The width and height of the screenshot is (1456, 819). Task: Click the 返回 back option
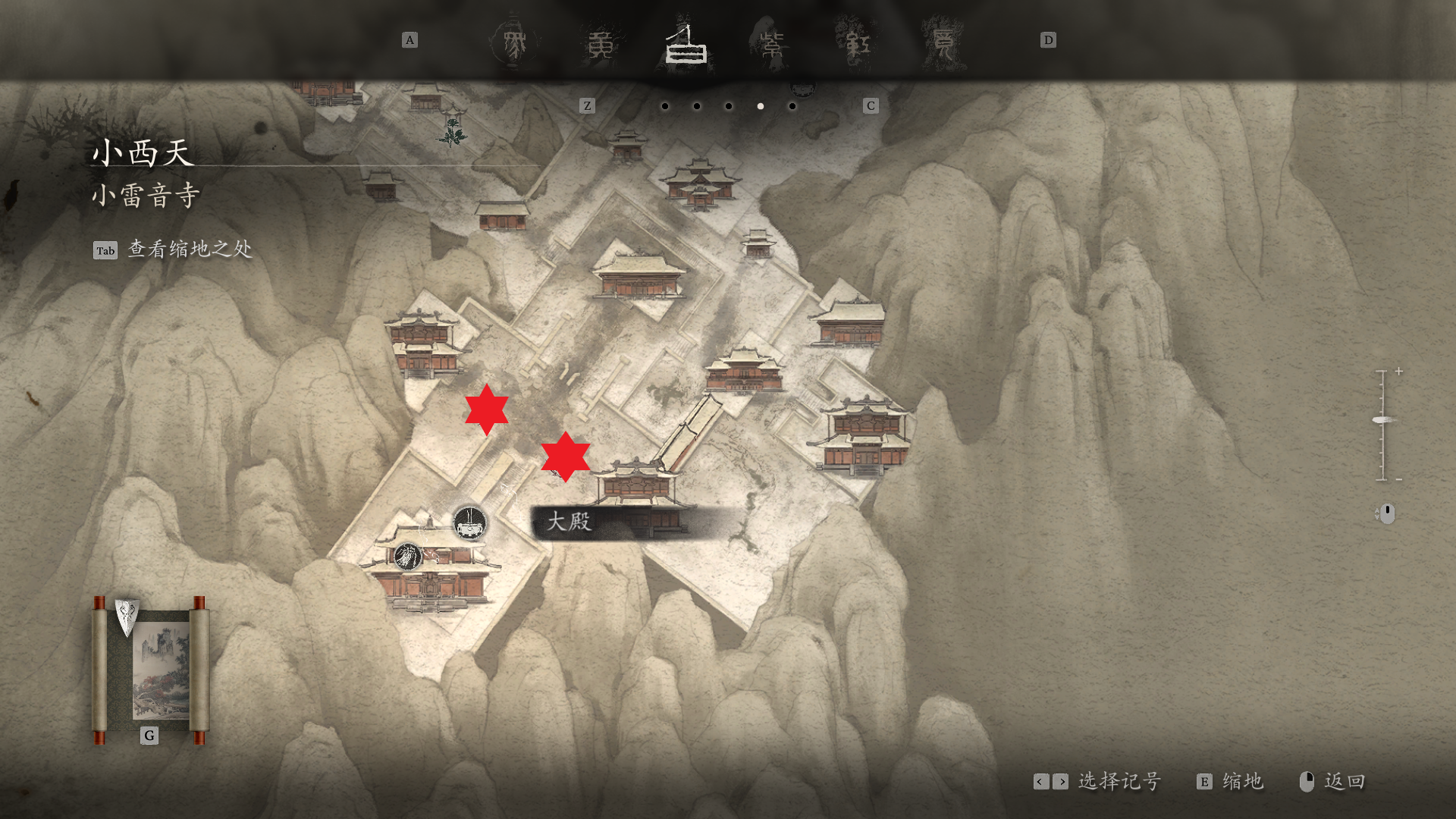pyautogui.click(x=1344, y=781)
